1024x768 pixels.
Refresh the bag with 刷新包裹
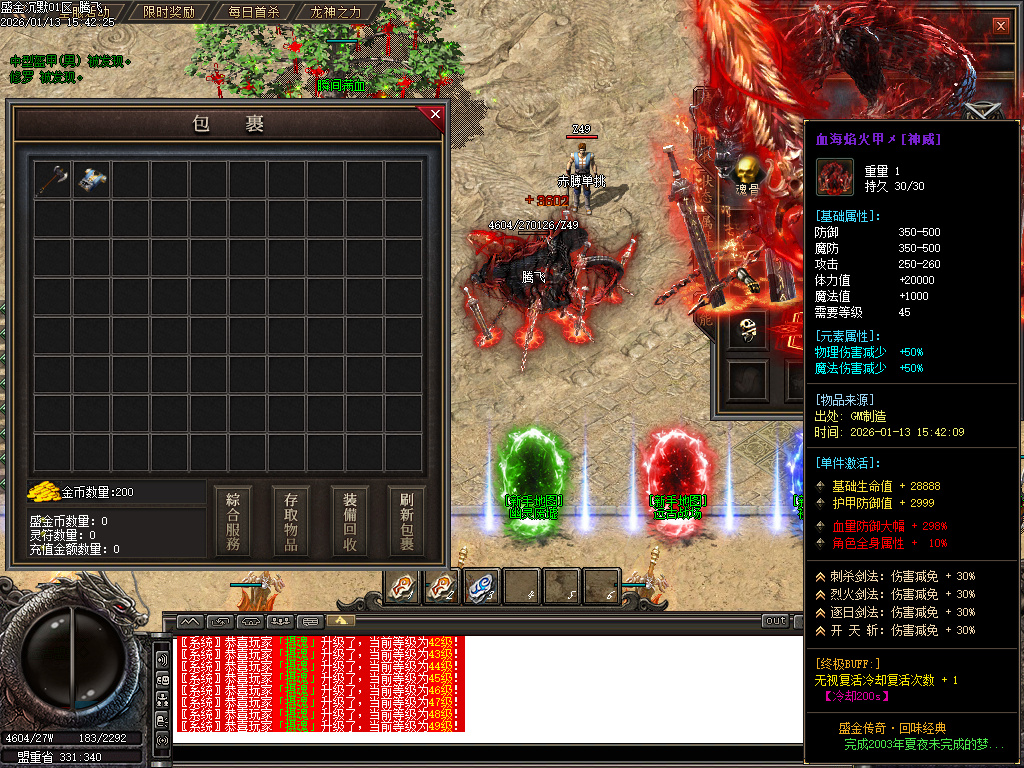[407, 522]
